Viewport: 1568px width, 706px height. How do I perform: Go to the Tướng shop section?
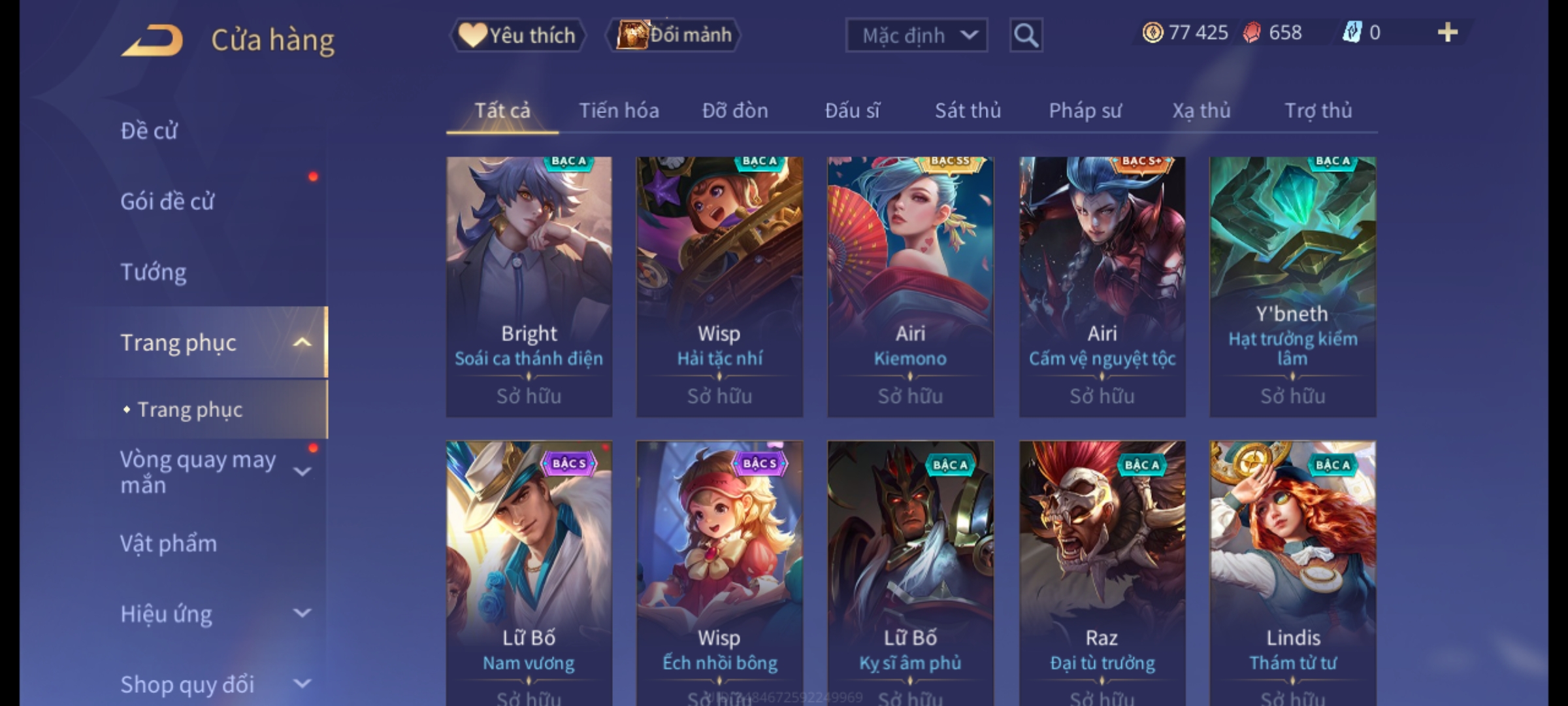[x=154, y=272]
